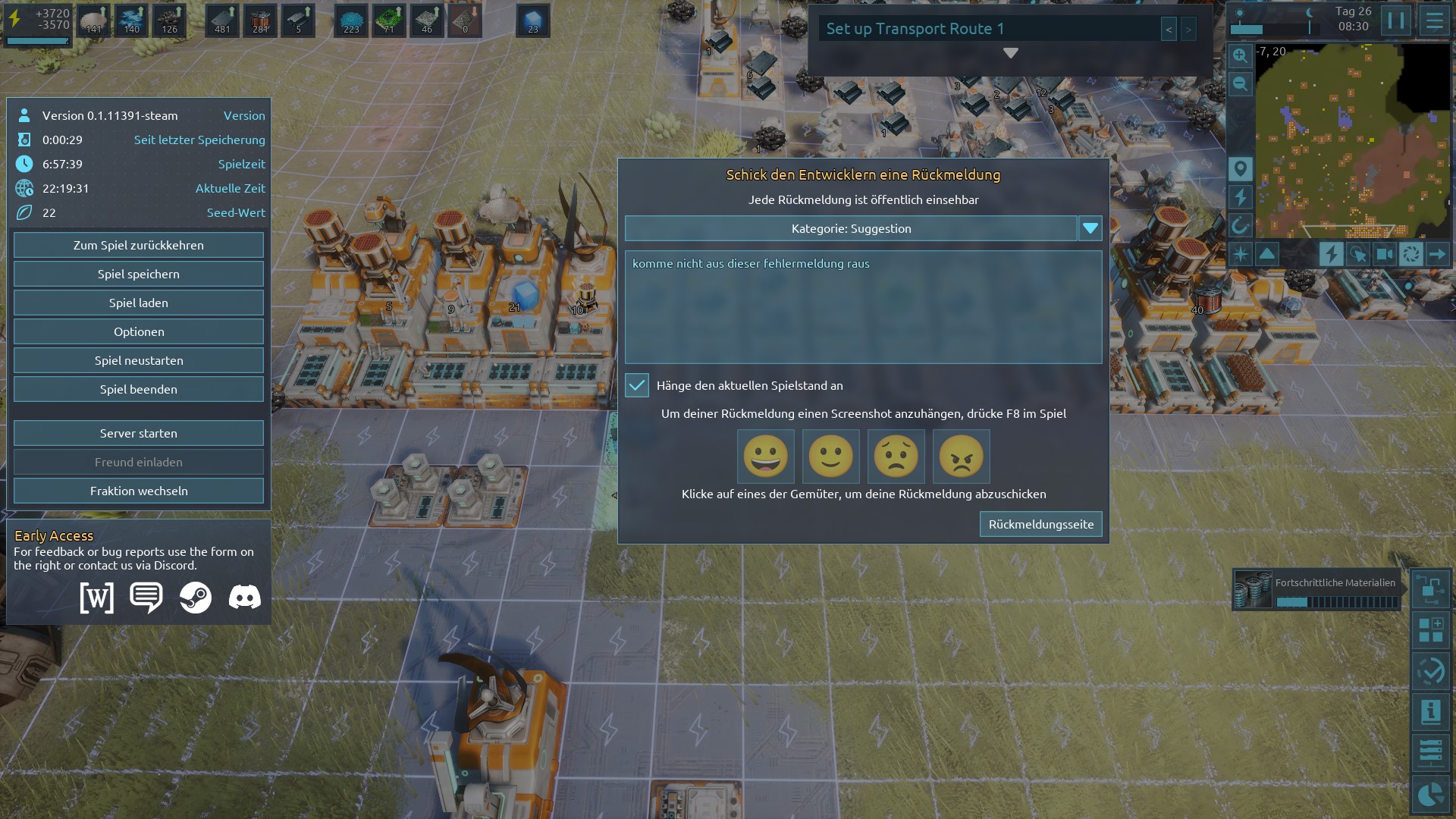
Task: Submit feedback with the grinning face
Action: click(x=765, y=457)
